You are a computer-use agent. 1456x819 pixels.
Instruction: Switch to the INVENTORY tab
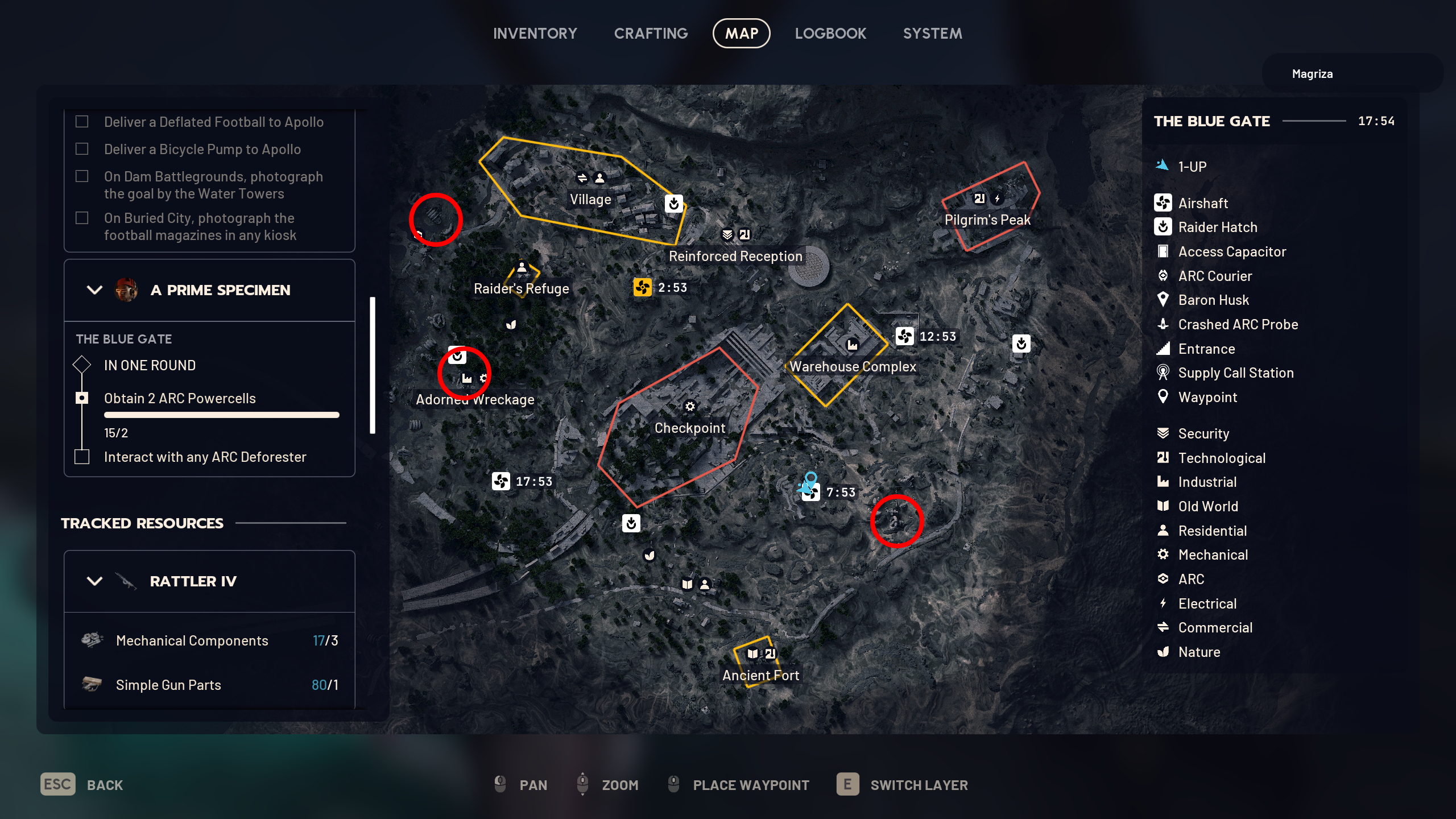tap(535, 33)
